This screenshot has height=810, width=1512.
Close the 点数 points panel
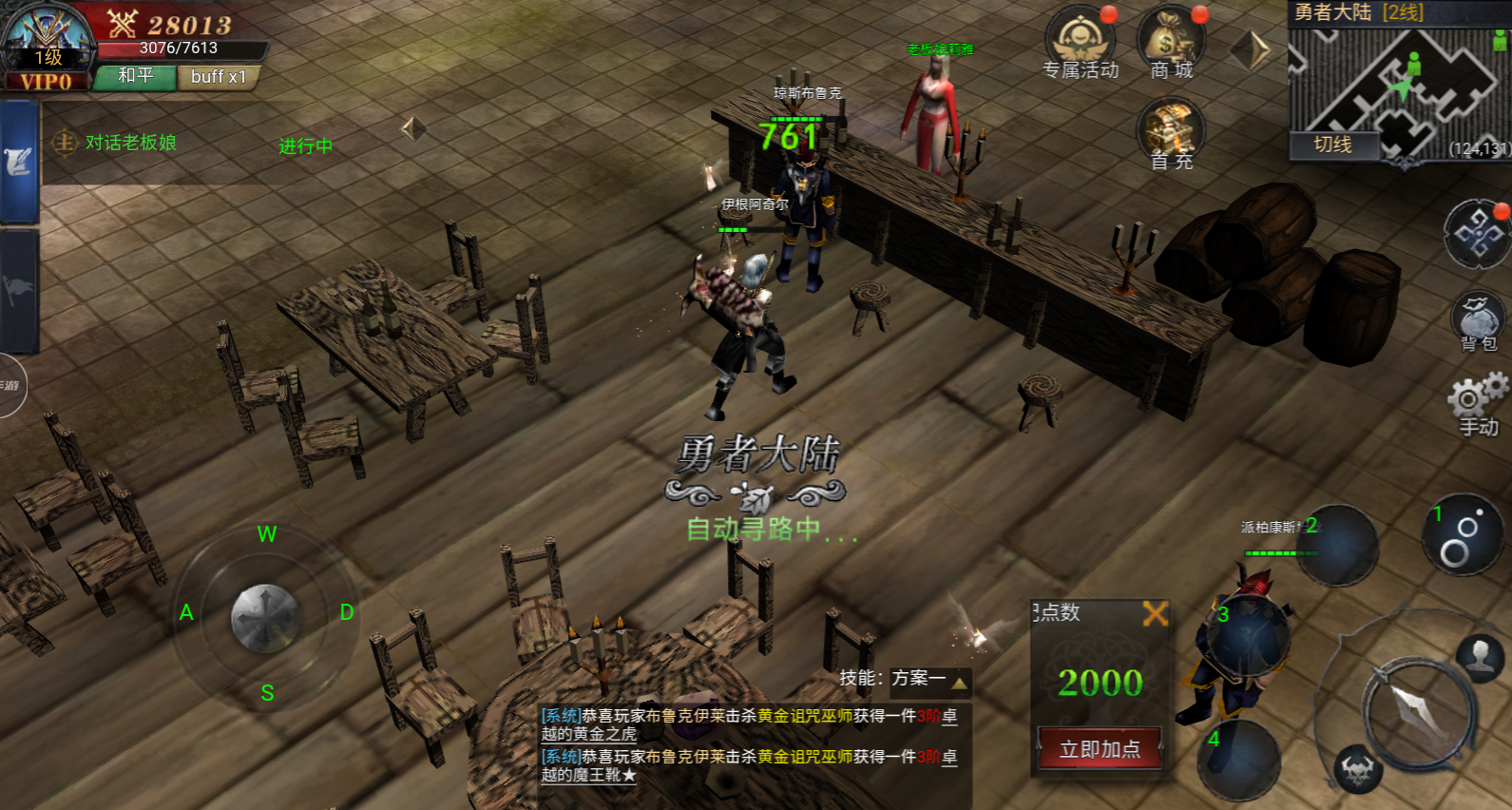click(1155, 613)
